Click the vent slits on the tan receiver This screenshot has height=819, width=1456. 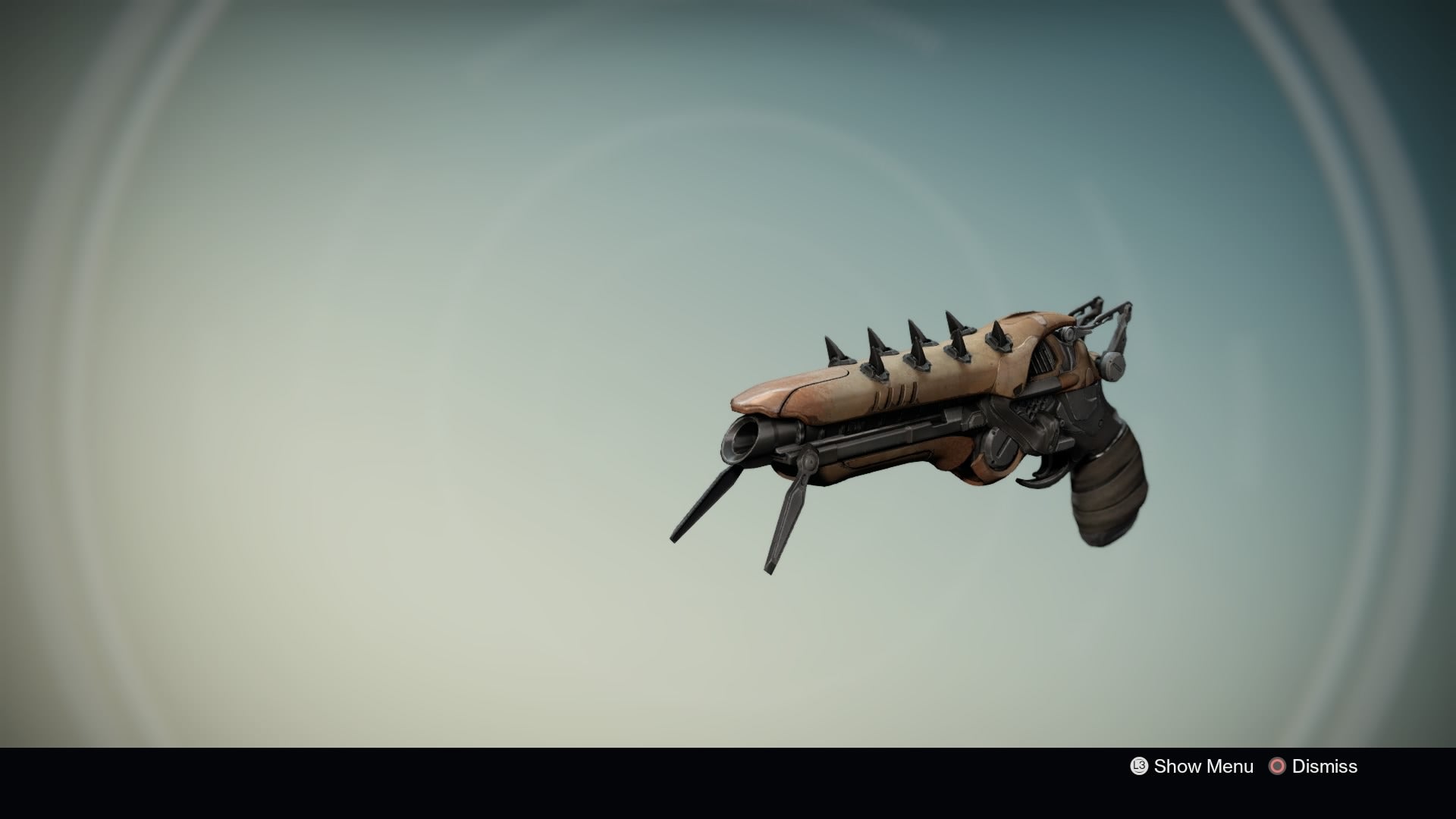tap(893, 397)
